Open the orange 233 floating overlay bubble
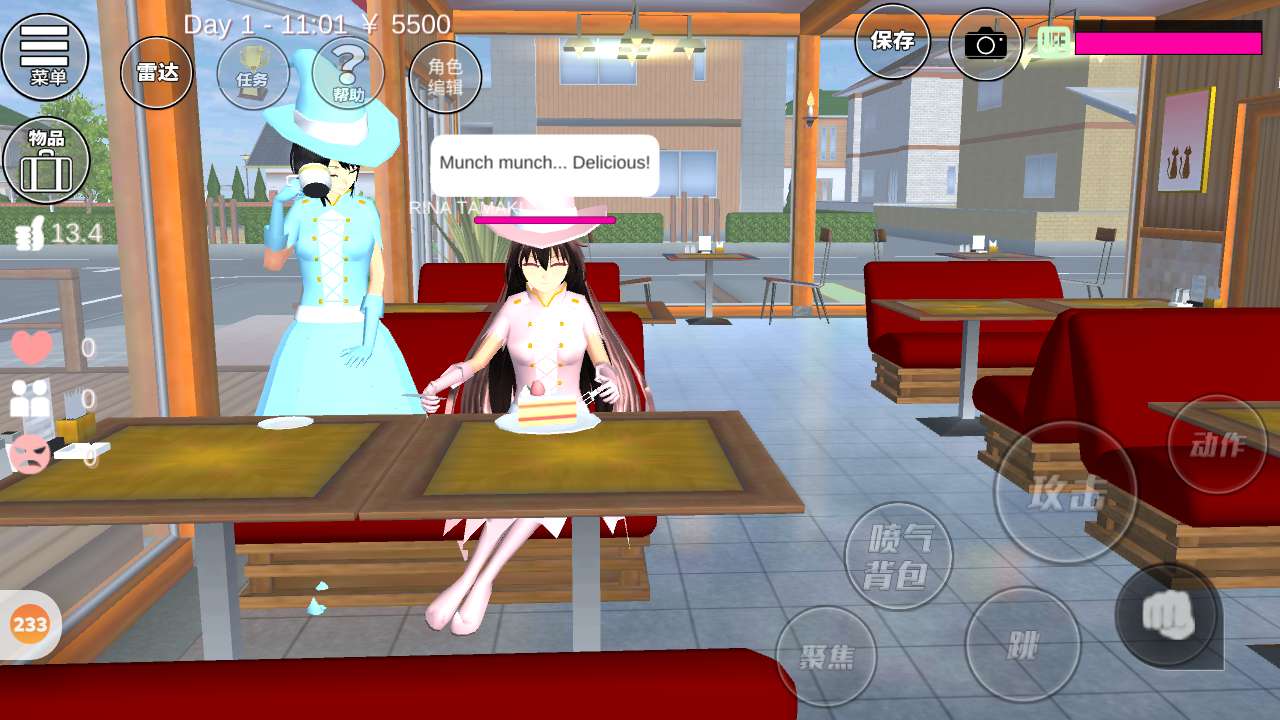 pos(30,625)
